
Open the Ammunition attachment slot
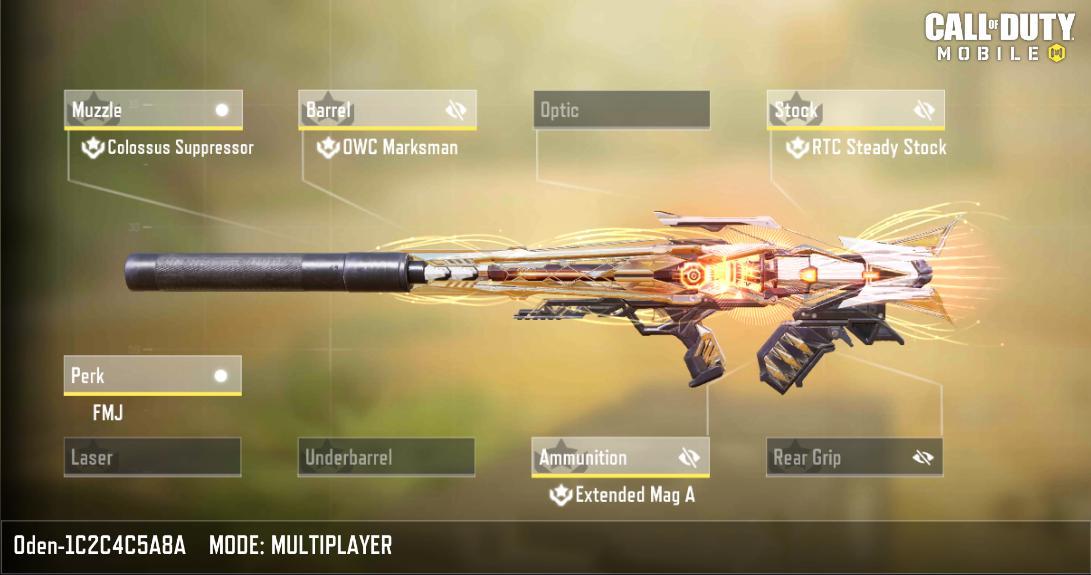pyautogui.click(x=603, y=458)
